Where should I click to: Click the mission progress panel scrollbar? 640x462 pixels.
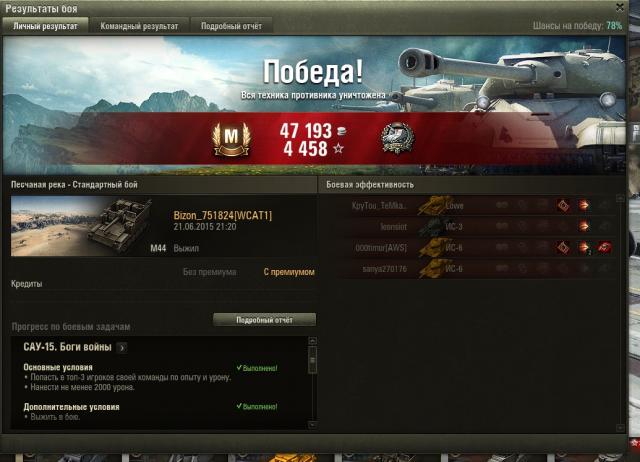point(312,383)
